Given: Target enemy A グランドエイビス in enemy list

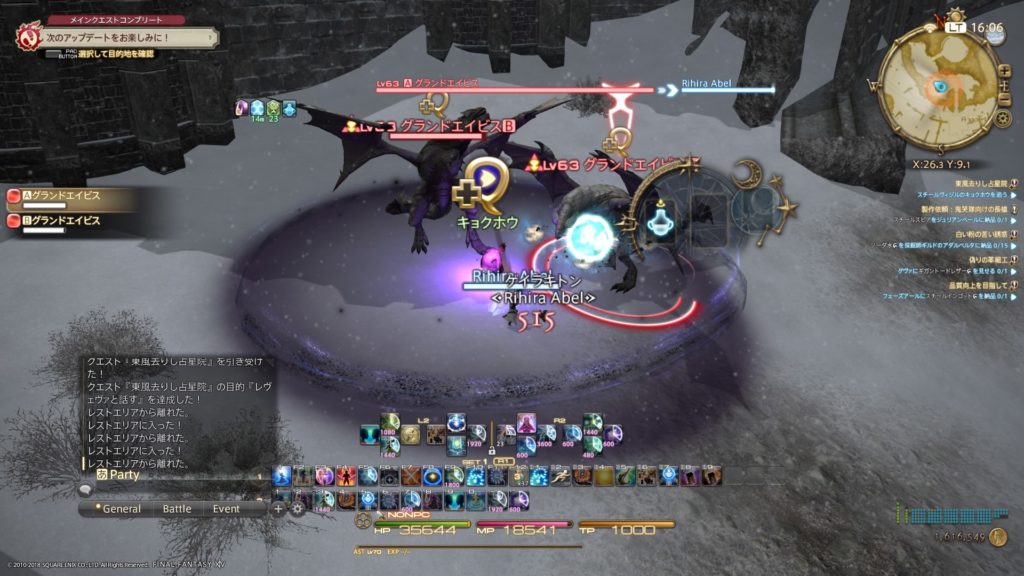Looking at the screenshot, I should coord(60,196).
